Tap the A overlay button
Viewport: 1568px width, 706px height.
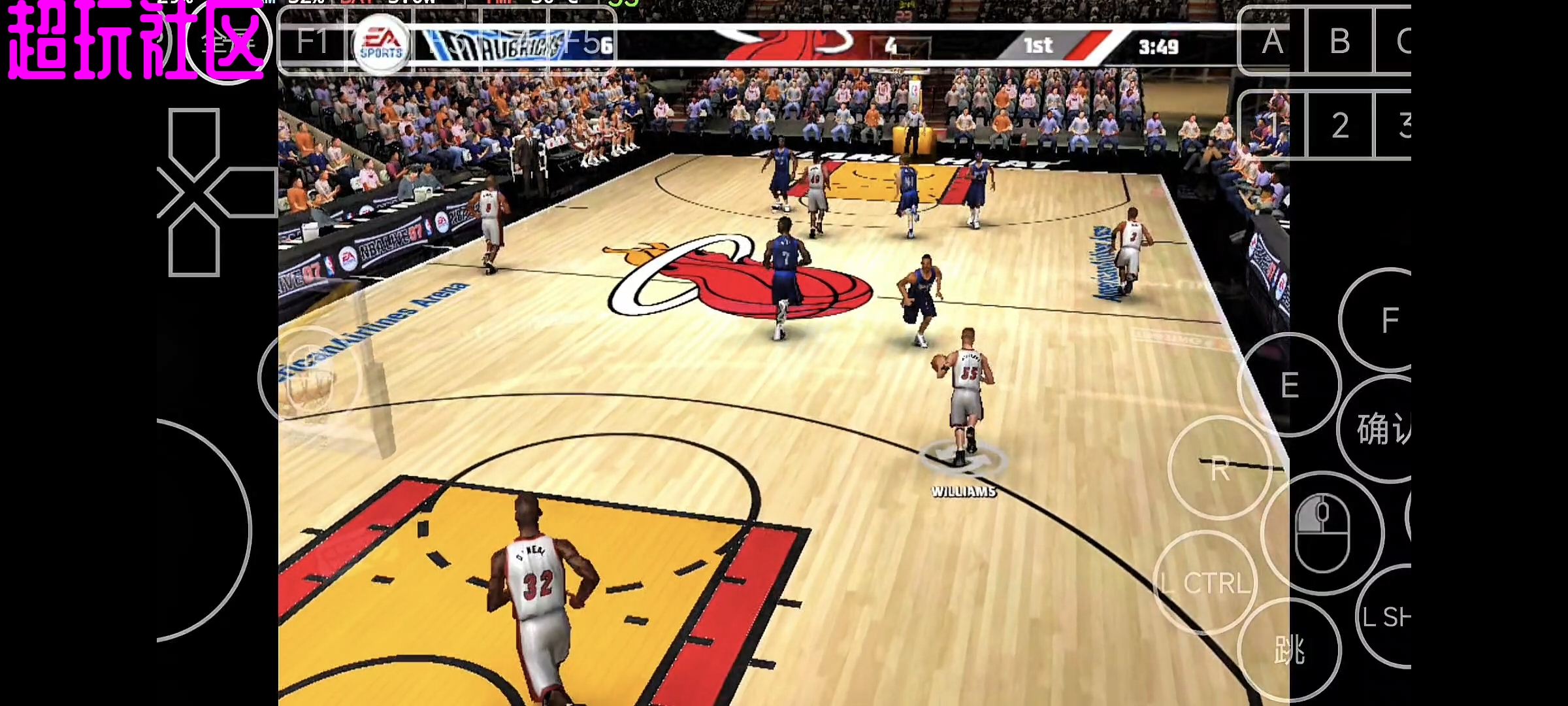point(1271,42)
